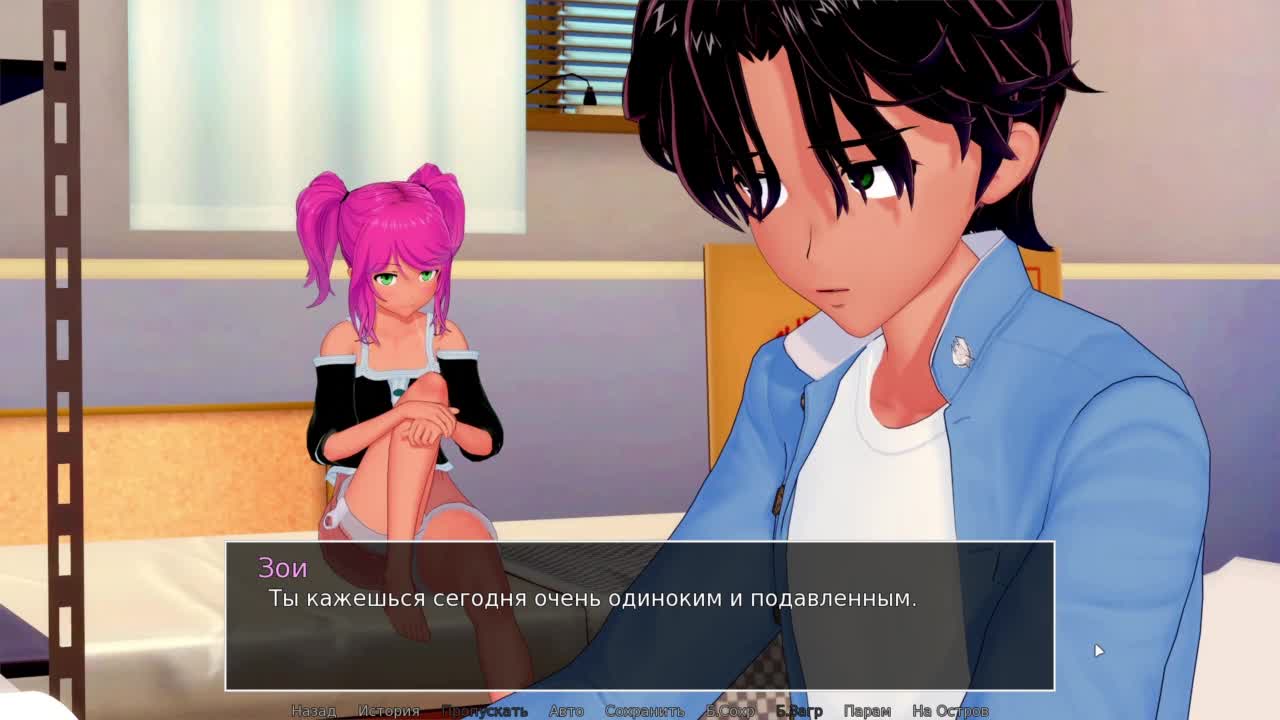Enable Авто auto-advance mode
The image size is (1280, 720).
pyautogui.click(x=566, y=711)
